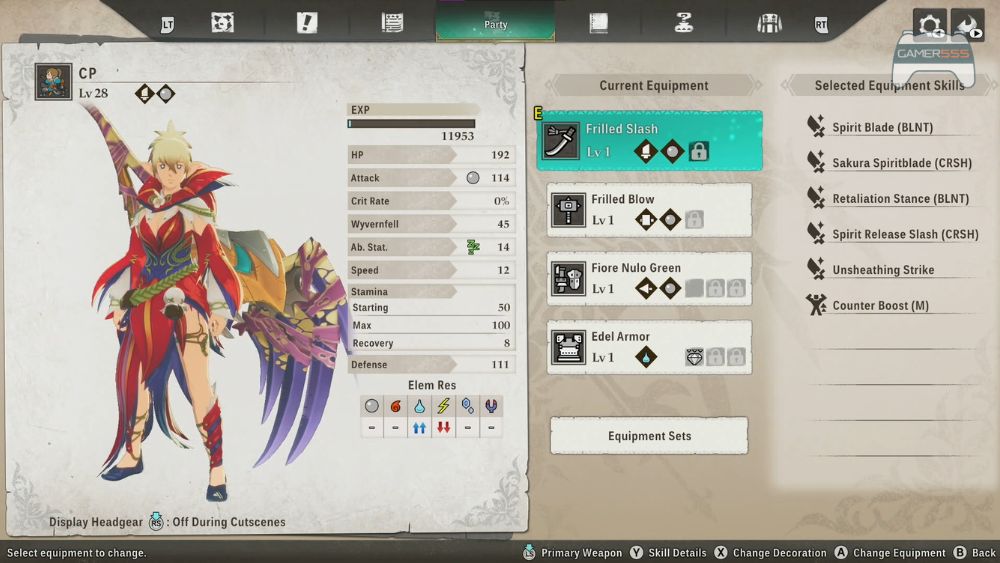Image resolution: width=1000 pixels, height=563 pixels.
Task: Choose the Frilled Blow hammer slot
Action: coord(649,210)
